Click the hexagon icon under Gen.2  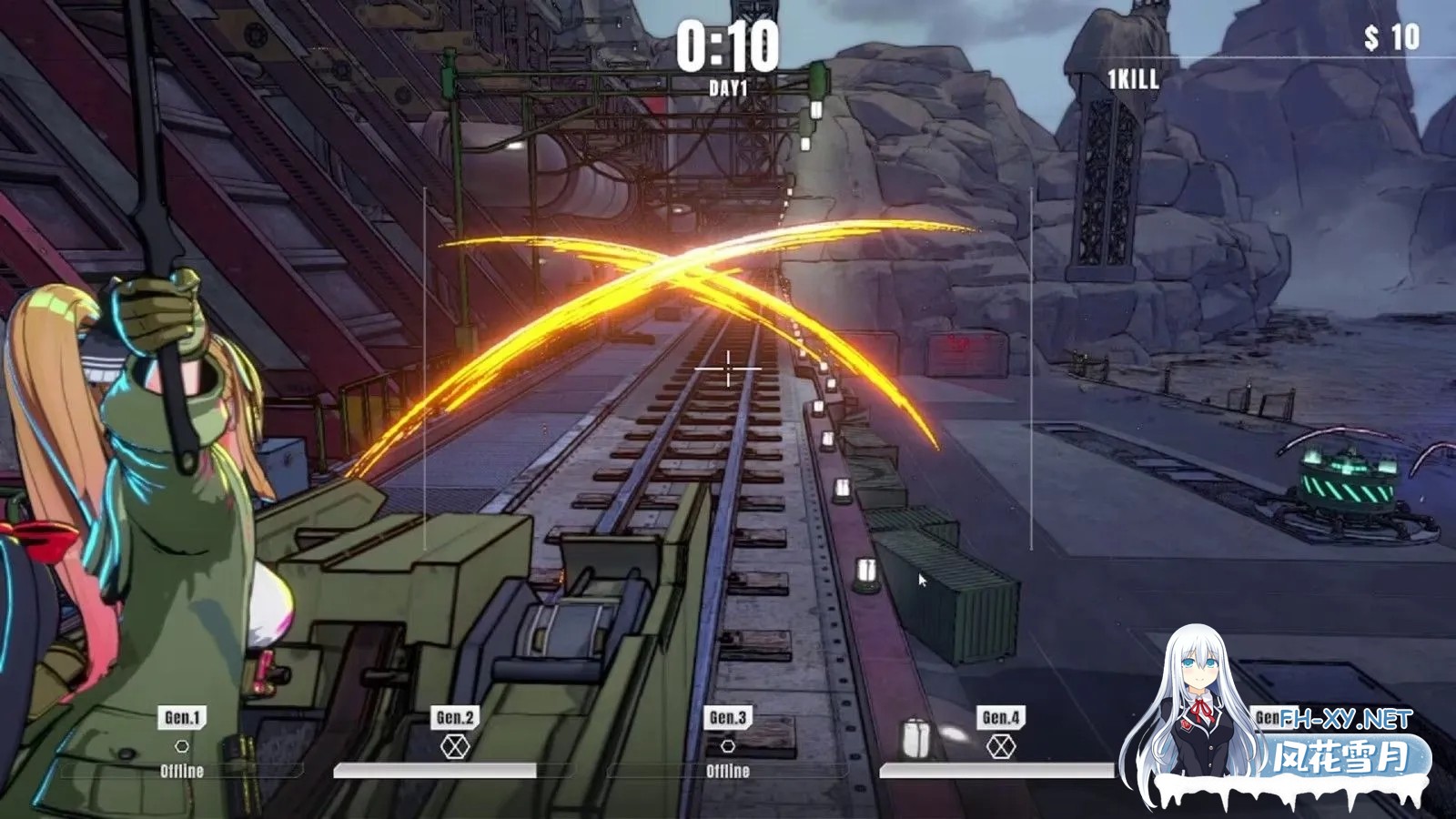pos(455,747)
